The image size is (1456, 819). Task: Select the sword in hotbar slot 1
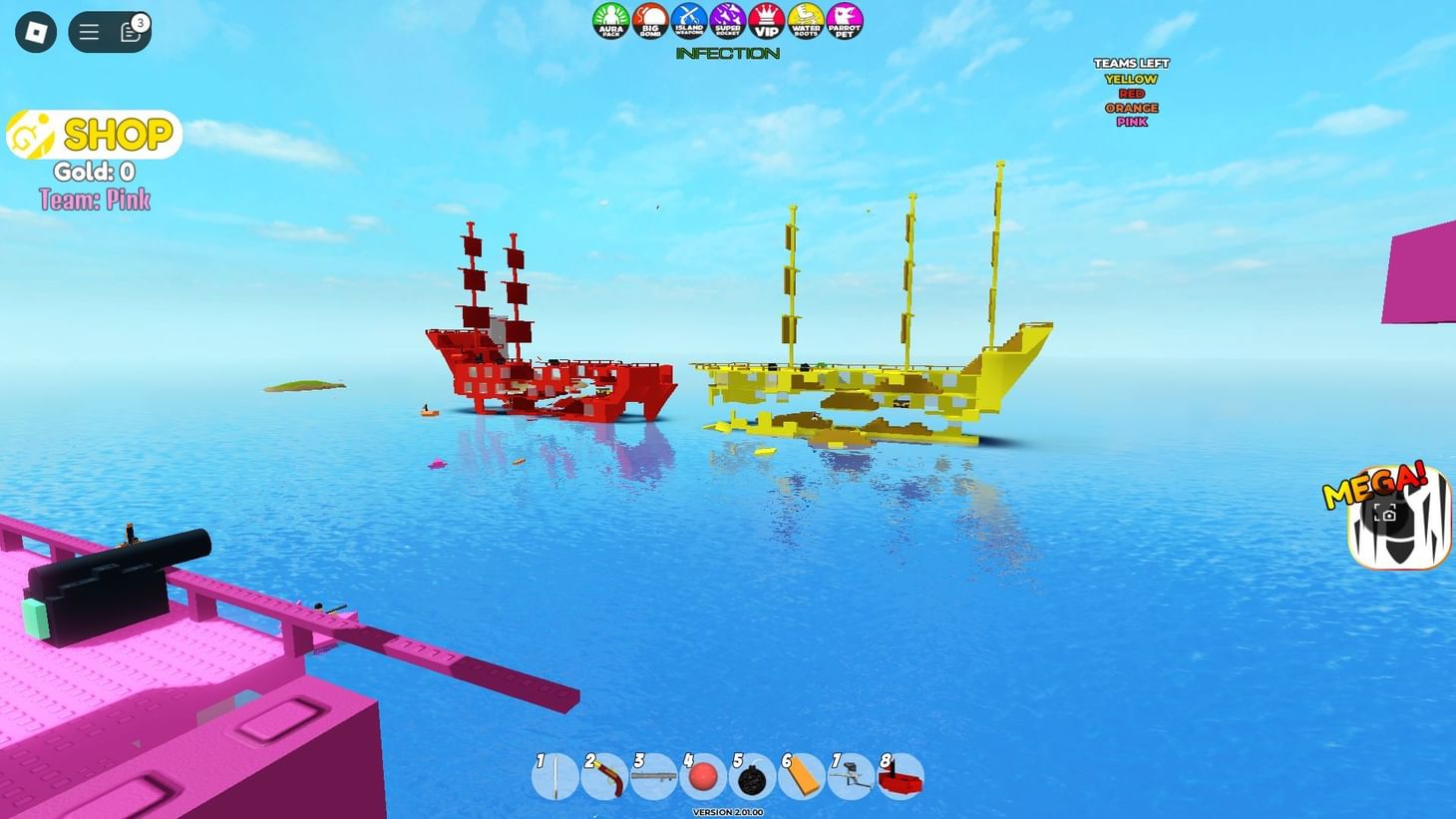tap(555, 777)
